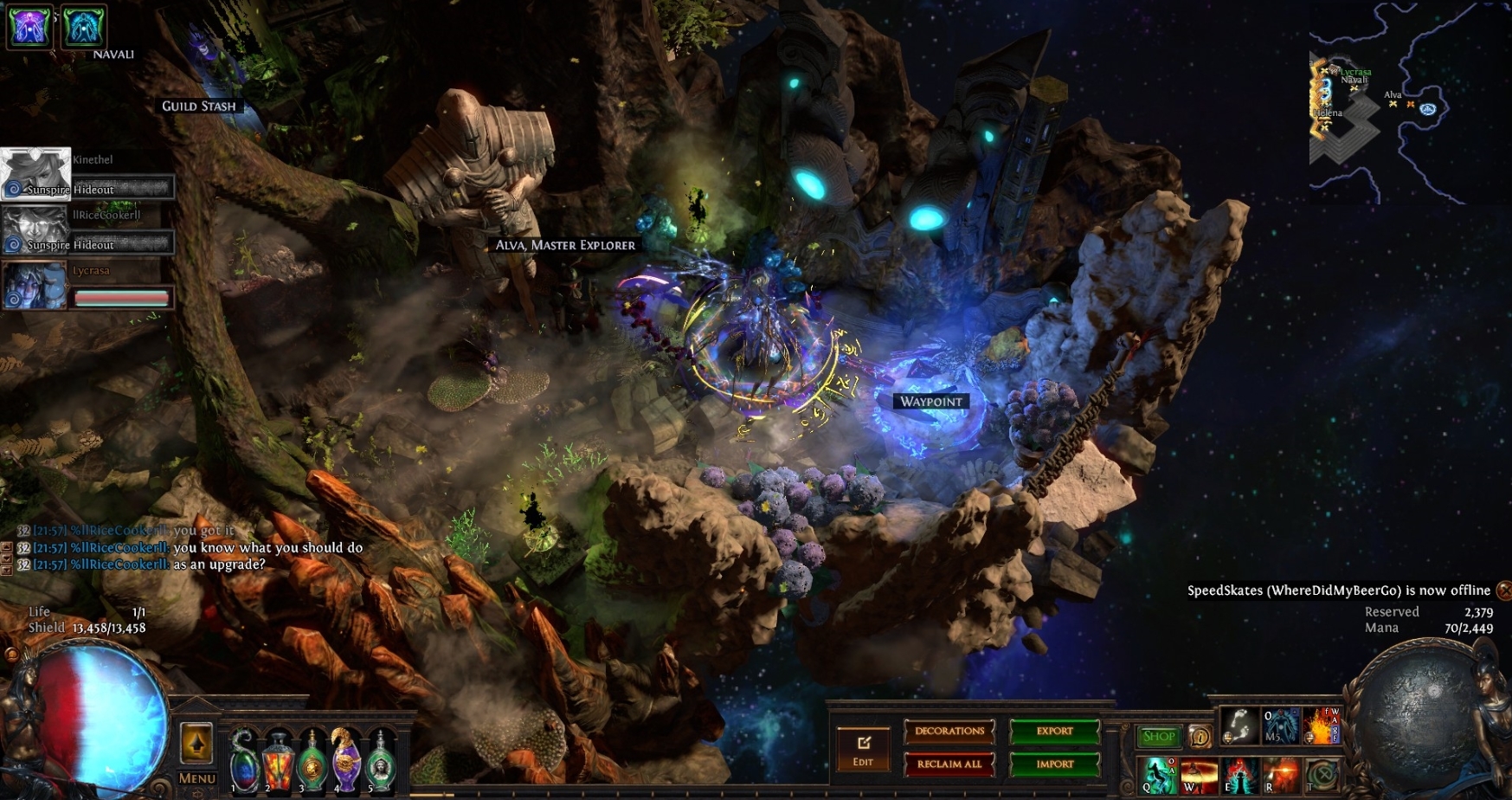
Task: Activate the W fire ring skill
Action: 1200,775
